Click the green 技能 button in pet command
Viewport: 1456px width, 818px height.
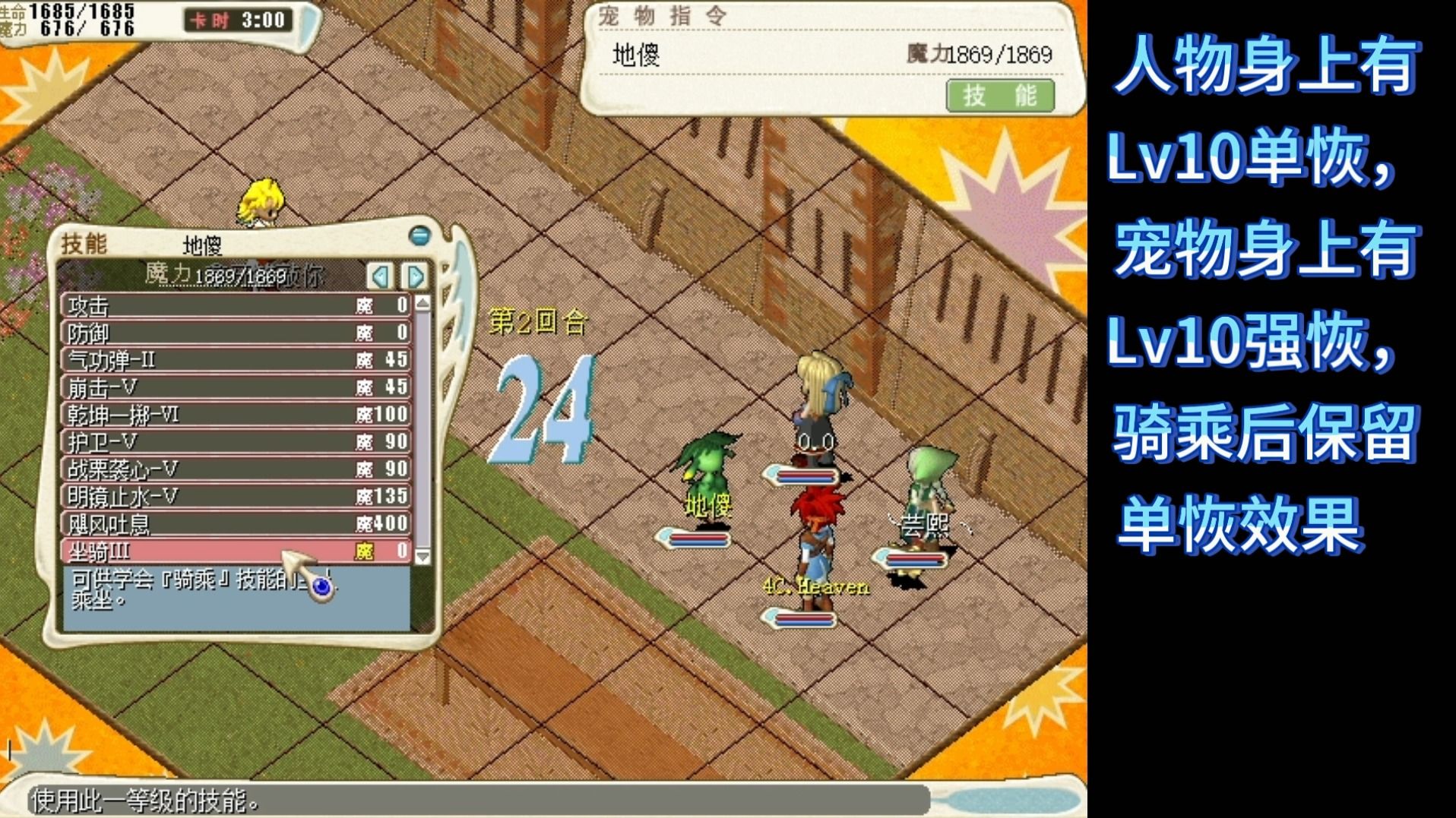[x=999, y=96]
